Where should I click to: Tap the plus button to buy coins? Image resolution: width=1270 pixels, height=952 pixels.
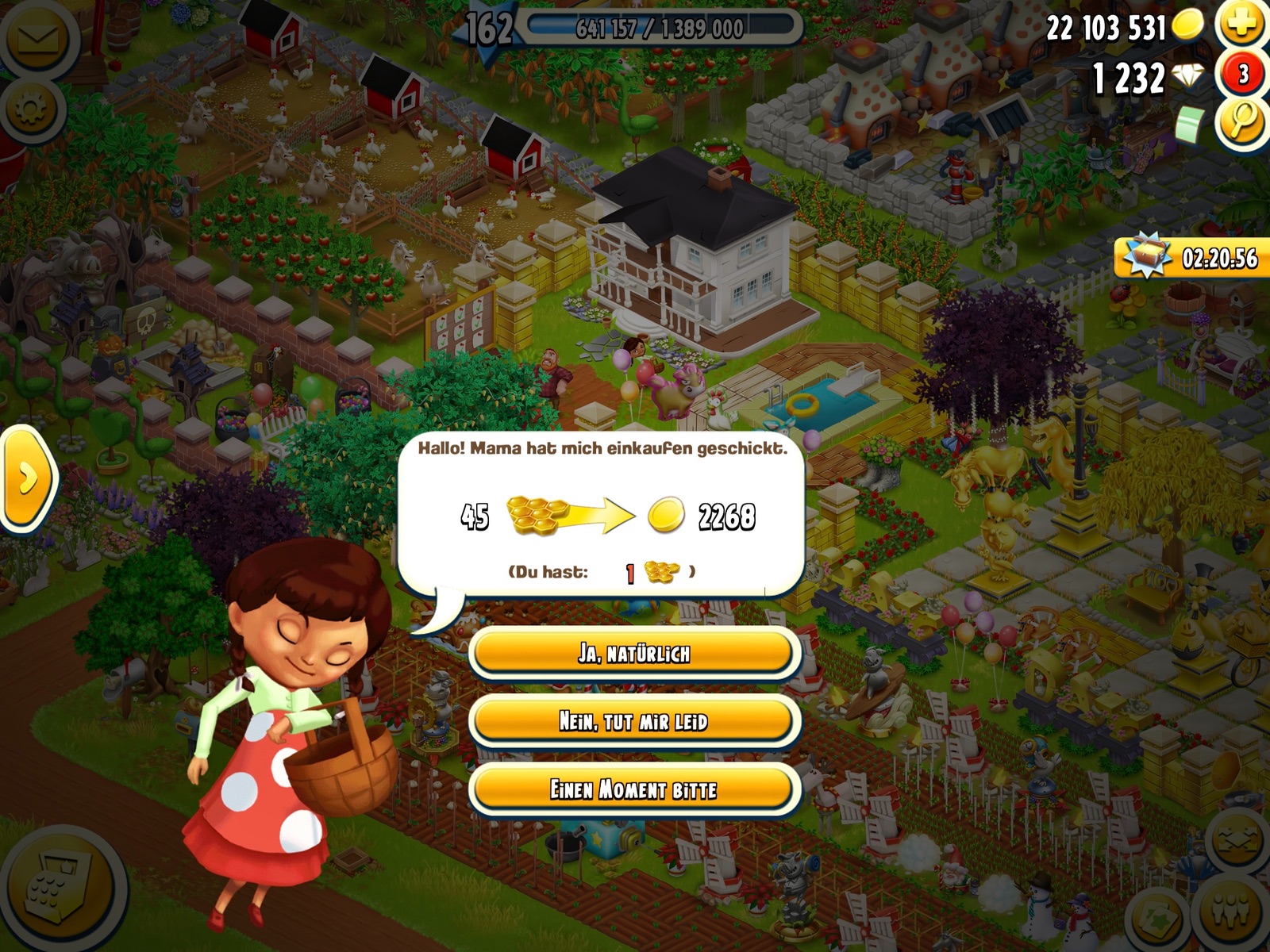[1241, 24]
